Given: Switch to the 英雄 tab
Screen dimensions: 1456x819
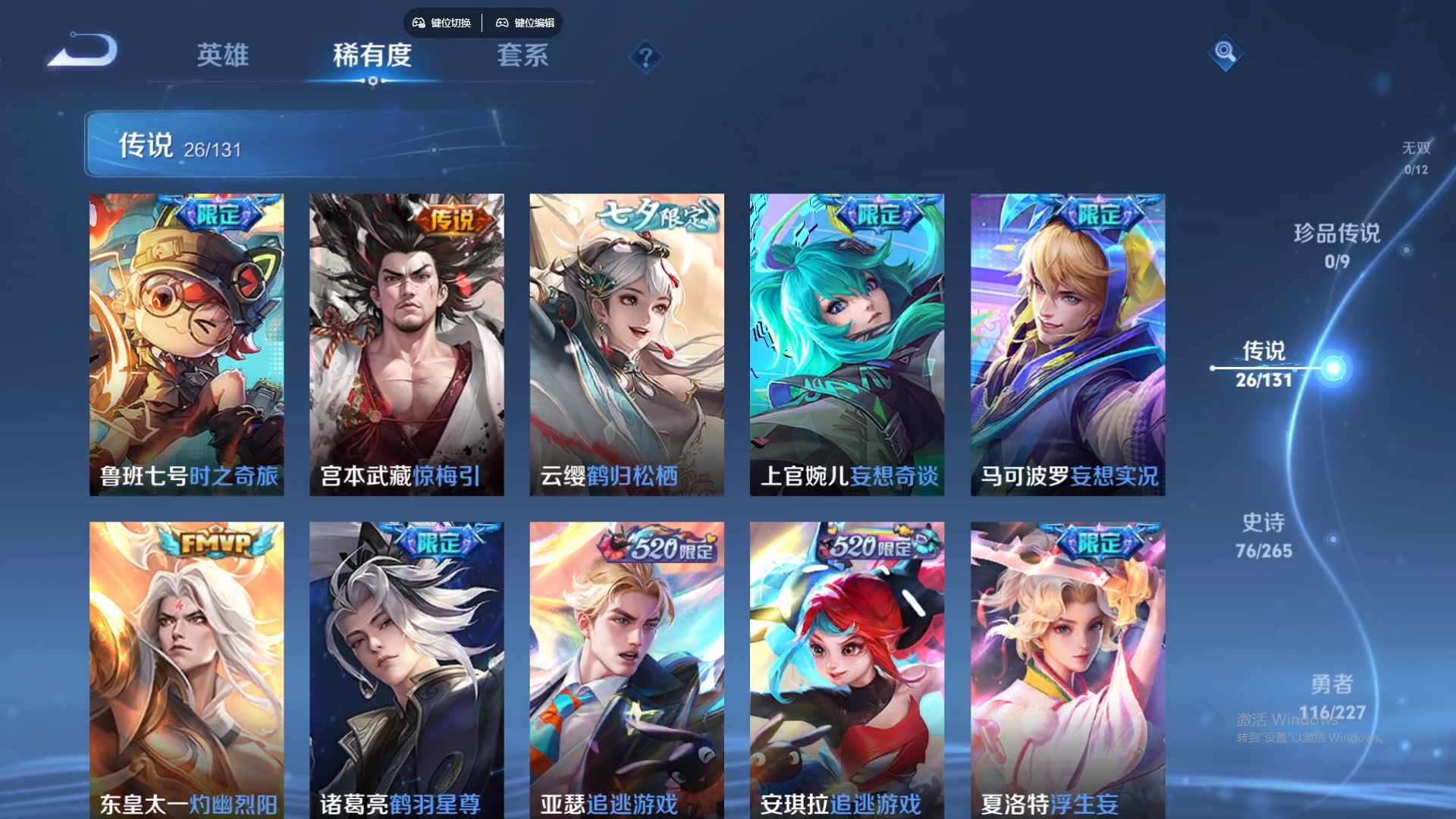Looking at the screenshot, I should (x=222, y=56).
